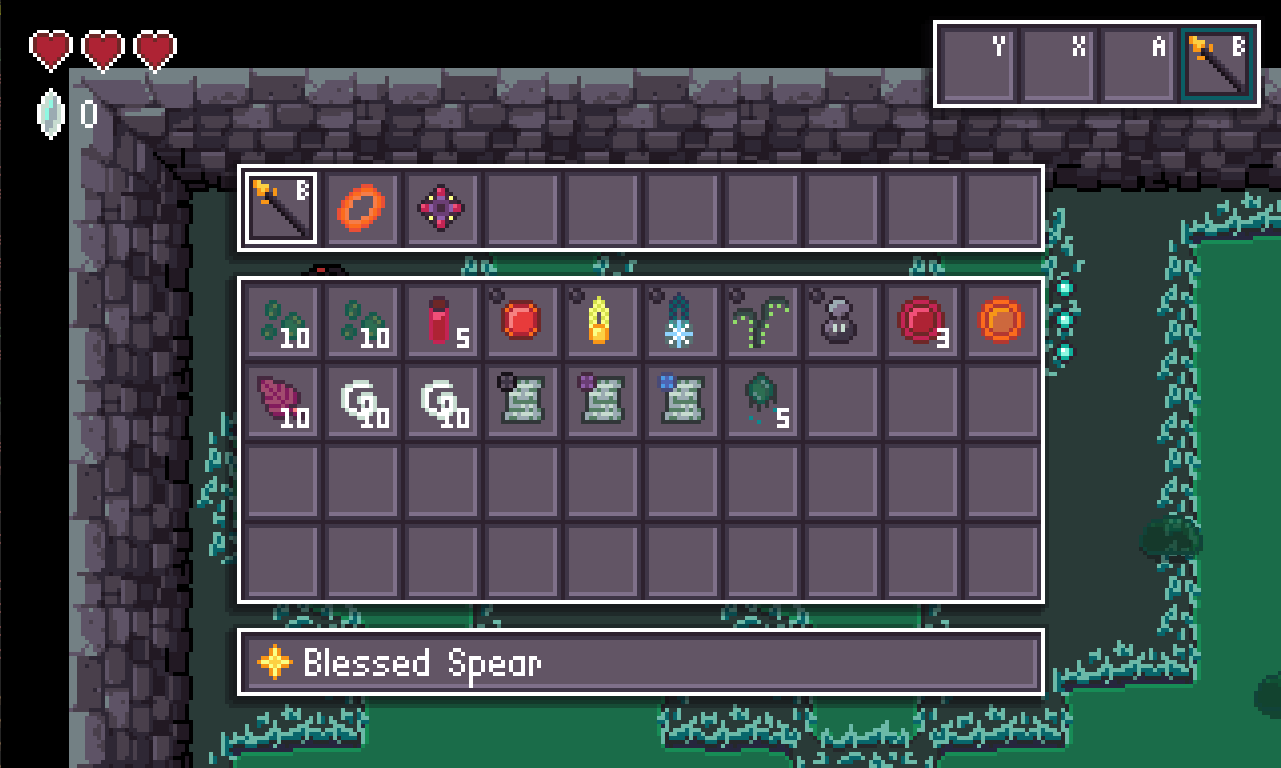
Task: Select the red gem item
Action: [522, 320]
